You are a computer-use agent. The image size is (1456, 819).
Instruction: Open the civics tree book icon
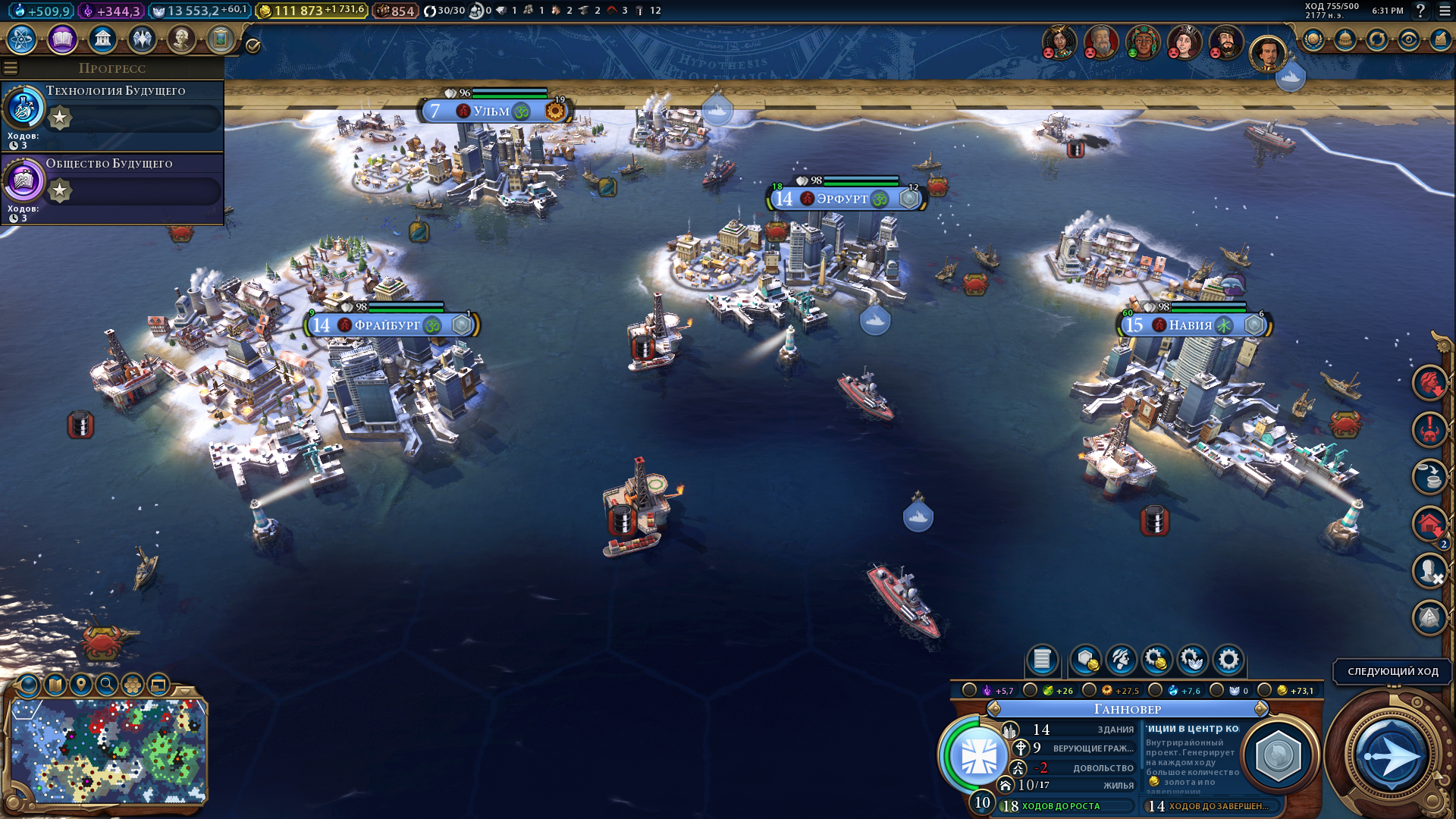coord(62,39)
